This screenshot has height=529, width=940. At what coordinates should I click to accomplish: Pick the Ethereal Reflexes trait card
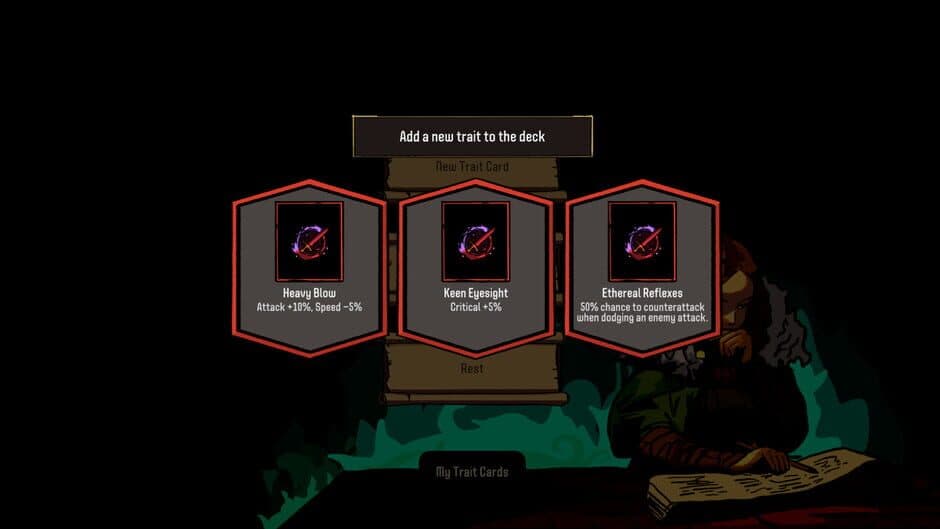(642, 268)
